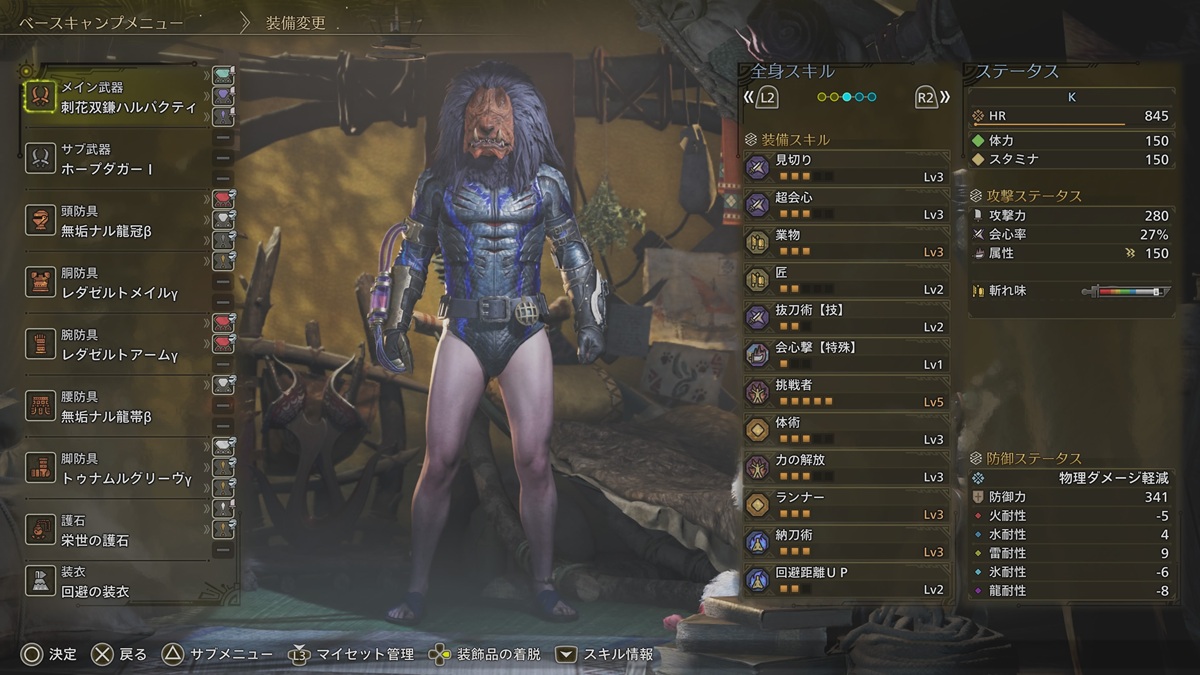Select the 超会心 skill row
This screenshot has height=675, width=1200.
(x=845, y=205)
